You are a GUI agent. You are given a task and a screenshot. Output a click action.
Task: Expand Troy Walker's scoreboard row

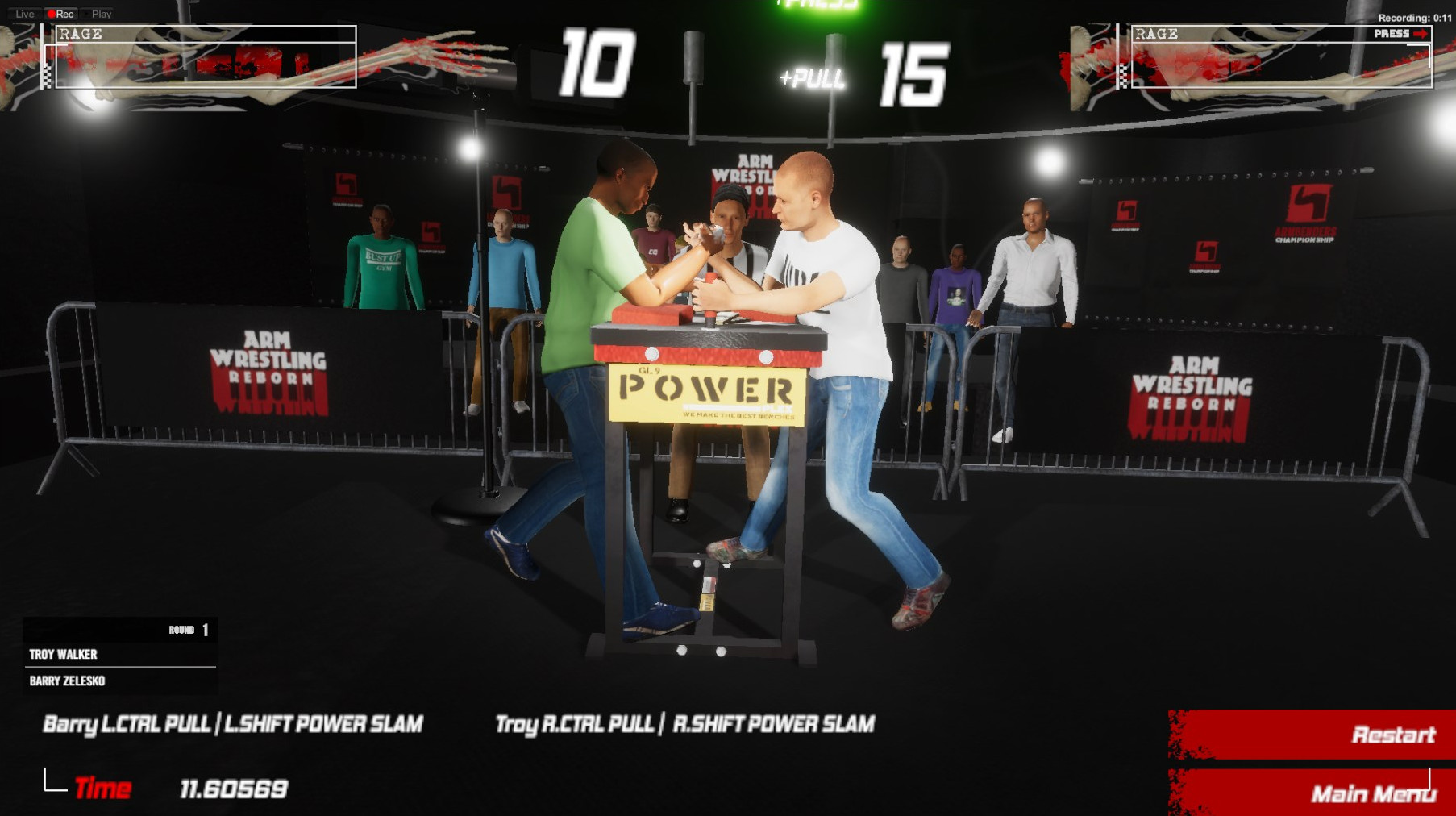[x=119, y=655]
